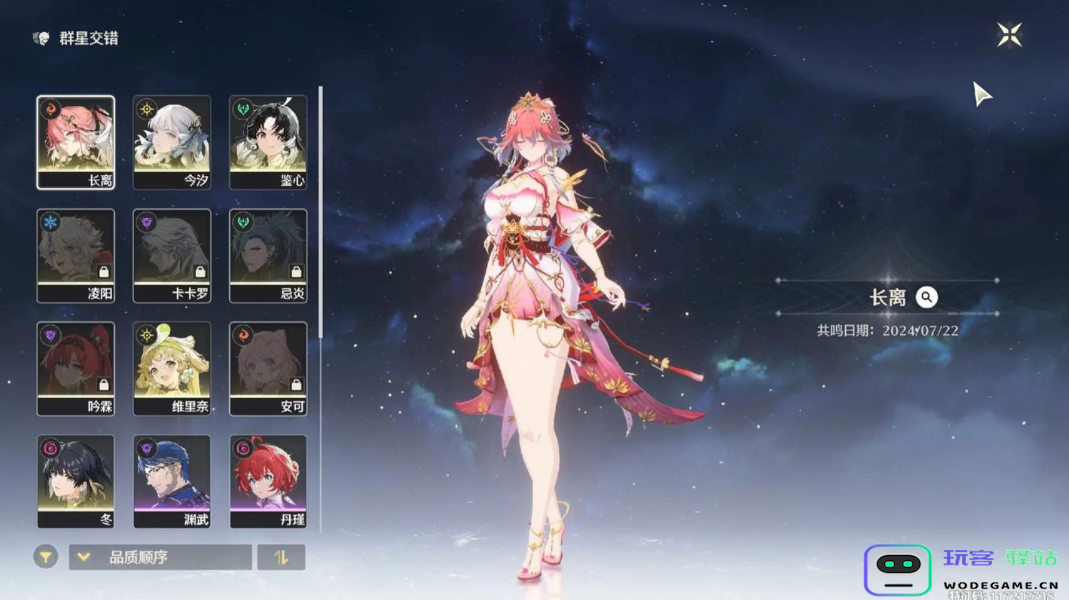Click the magnifier icon beside 长离's name
The height and width of the screenshot is (600, 1069).
tap(927, 297)
